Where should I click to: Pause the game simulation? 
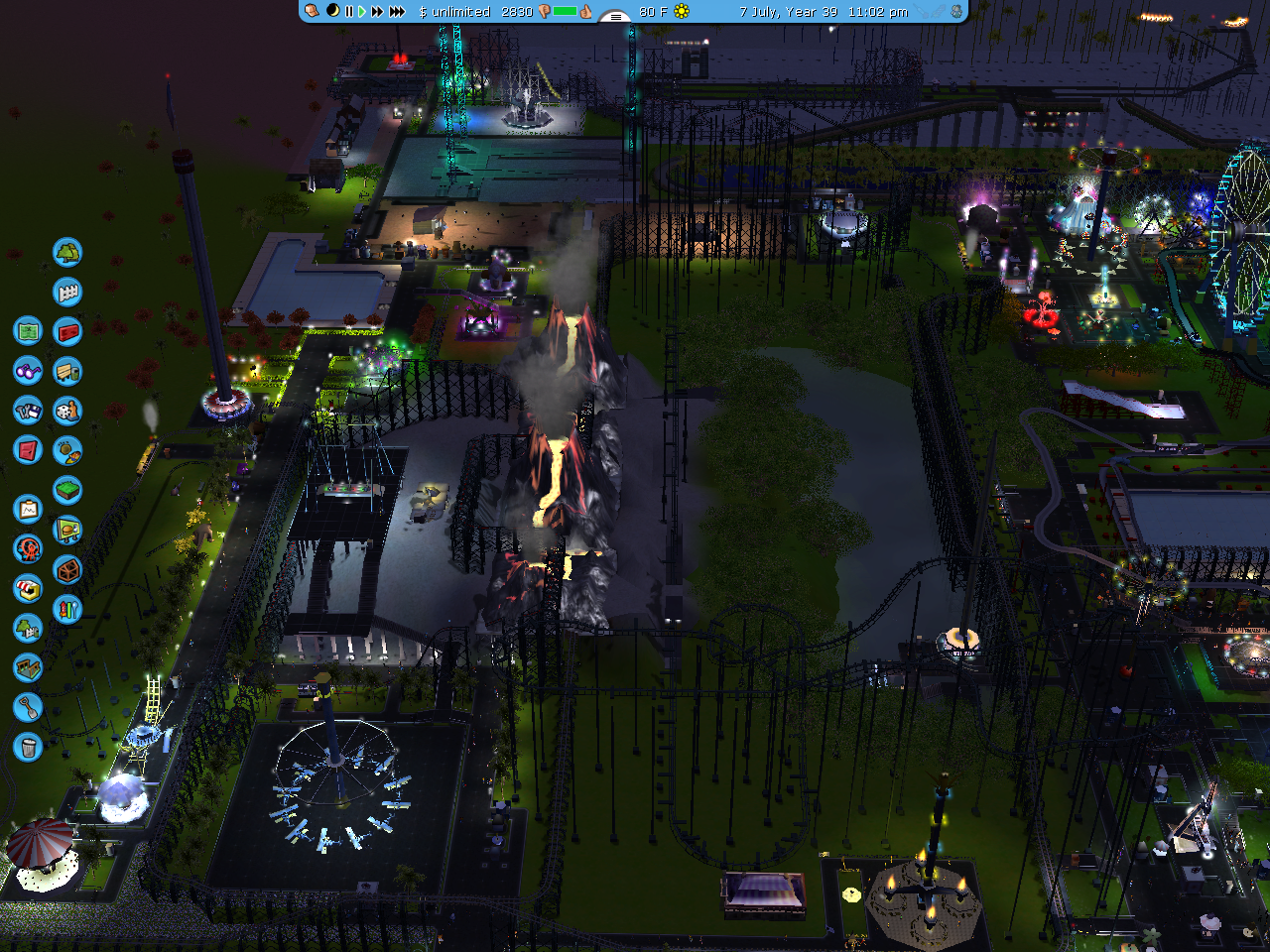[x=348, y=12]
